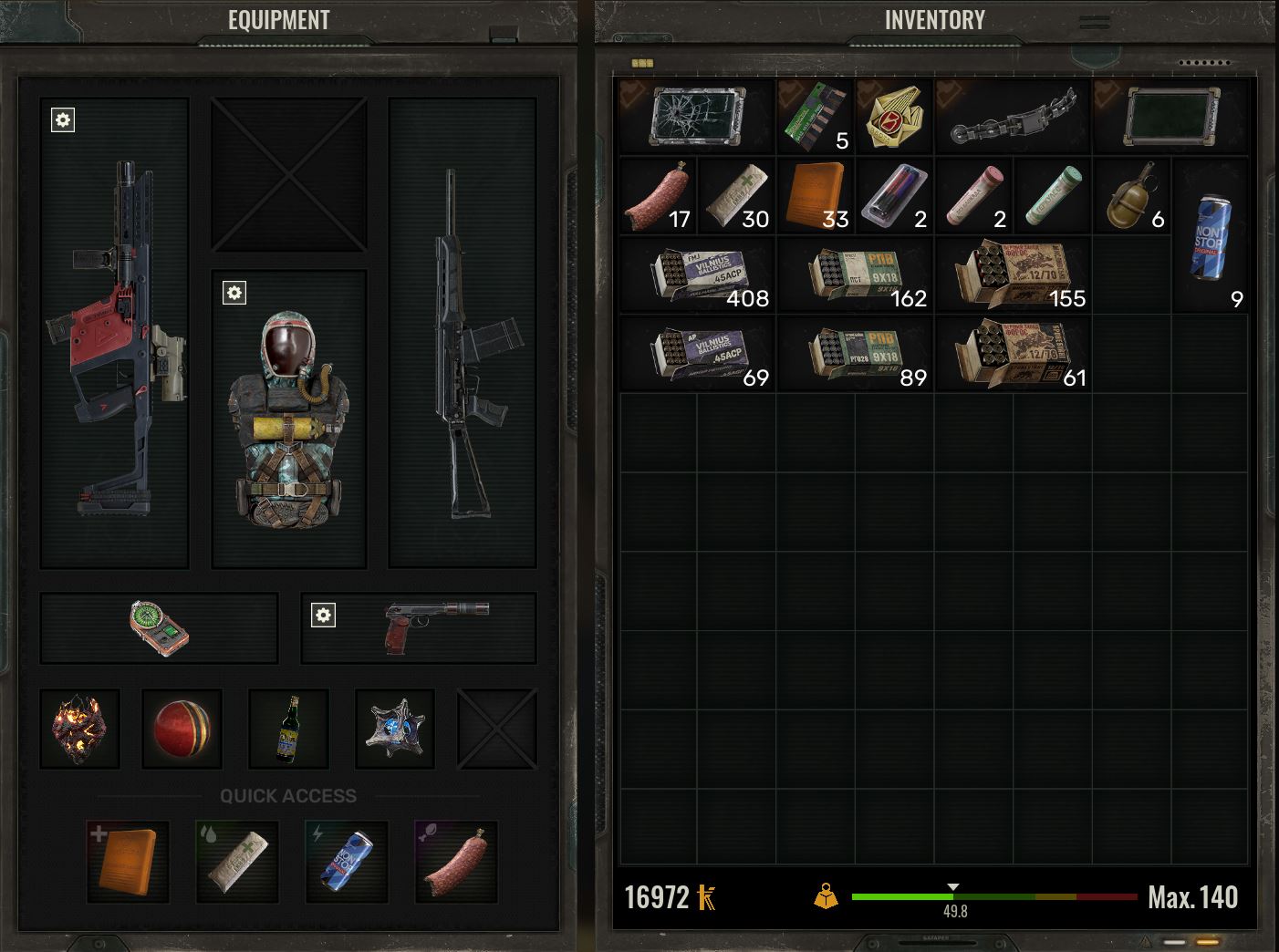Select the gold badge item
The width and height of the screenshot is (1279, 952).
pyautogui.click(x=894, y=117)
